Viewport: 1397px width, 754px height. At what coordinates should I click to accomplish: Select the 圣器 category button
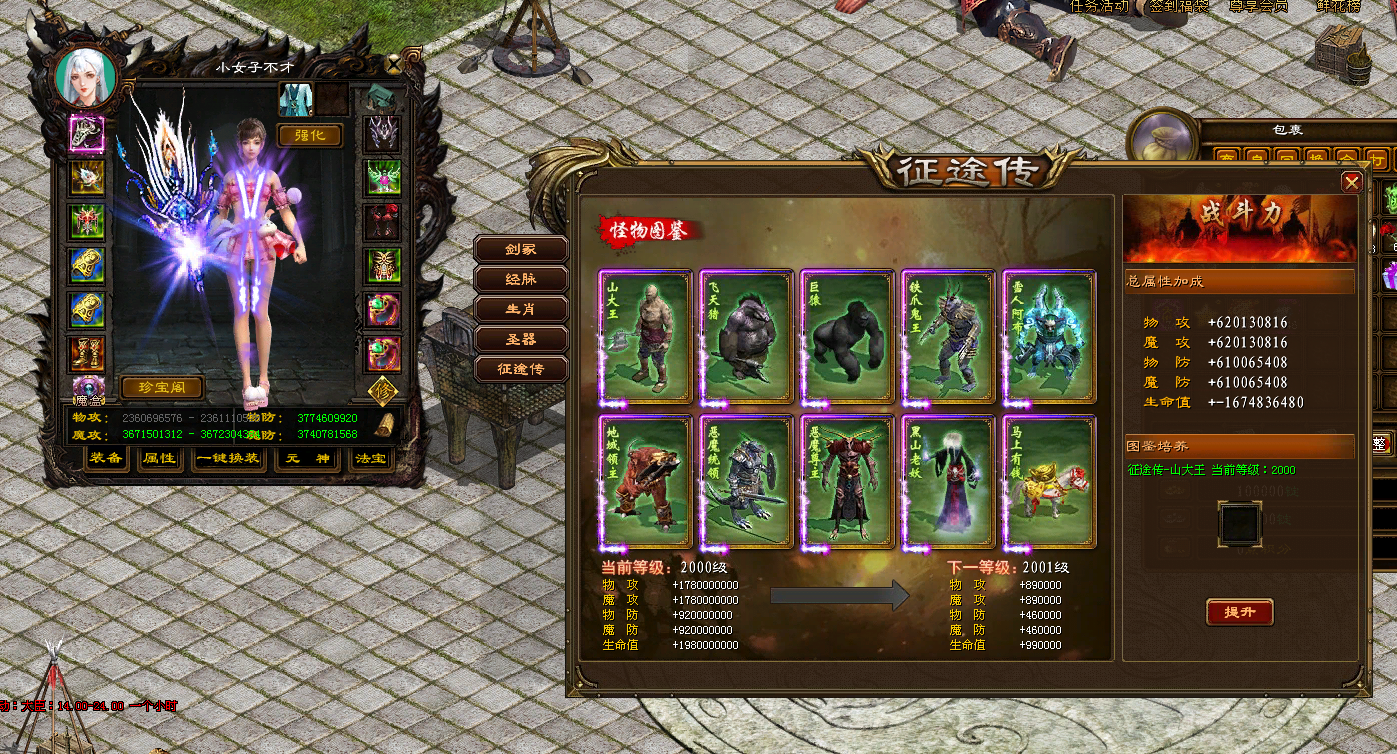520,339
